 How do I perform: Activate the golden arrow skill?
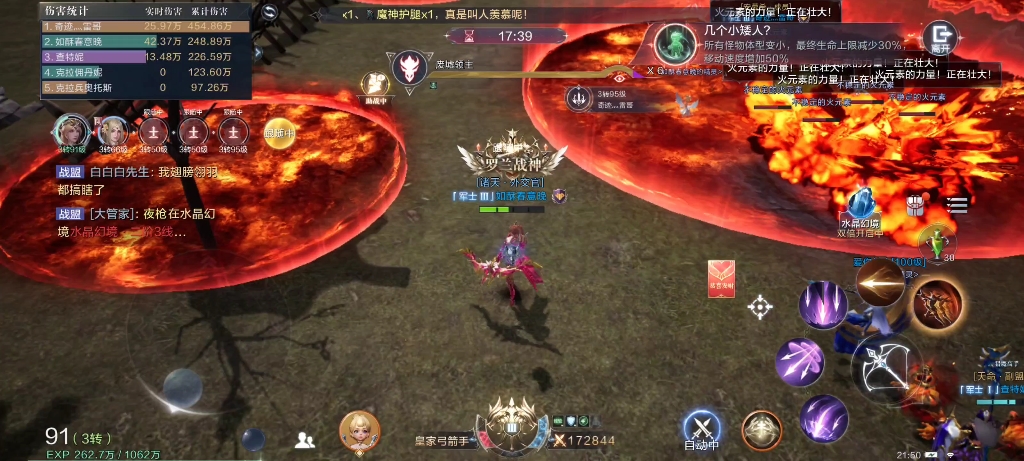coord(880,283)
